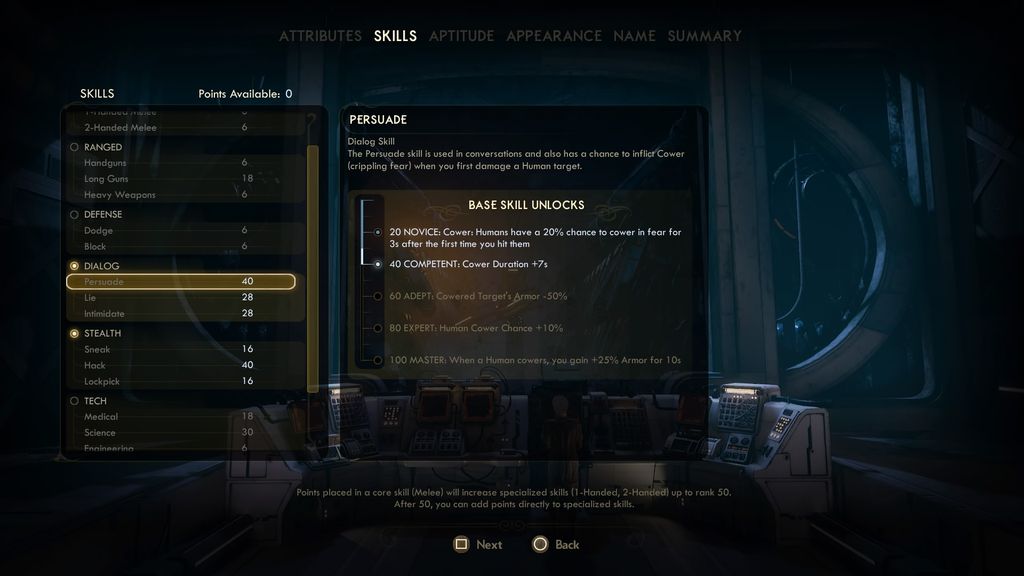Open the Aptitude tab
Image resolution: width=1024 pixels, height=576 pixels.
tap(461, 36)
